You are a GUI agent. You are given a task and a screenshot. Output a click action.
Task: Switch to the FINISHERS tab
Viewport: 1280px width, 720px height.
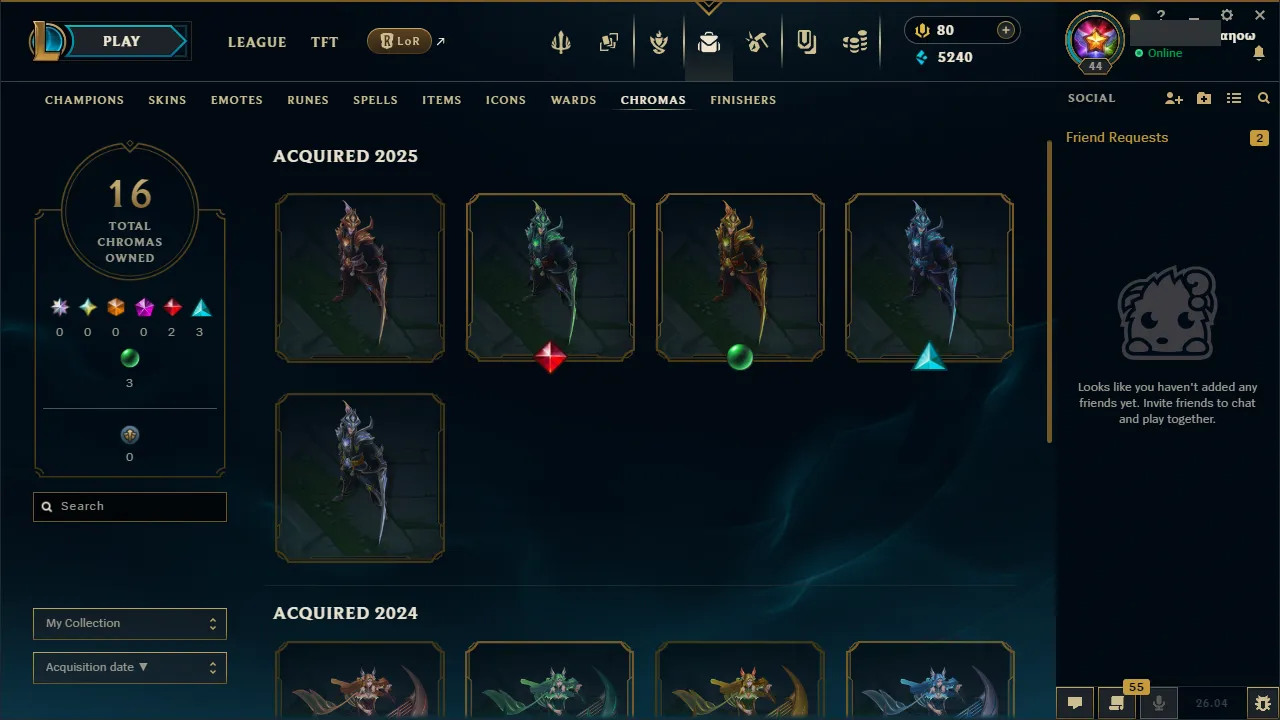point(743,99)
